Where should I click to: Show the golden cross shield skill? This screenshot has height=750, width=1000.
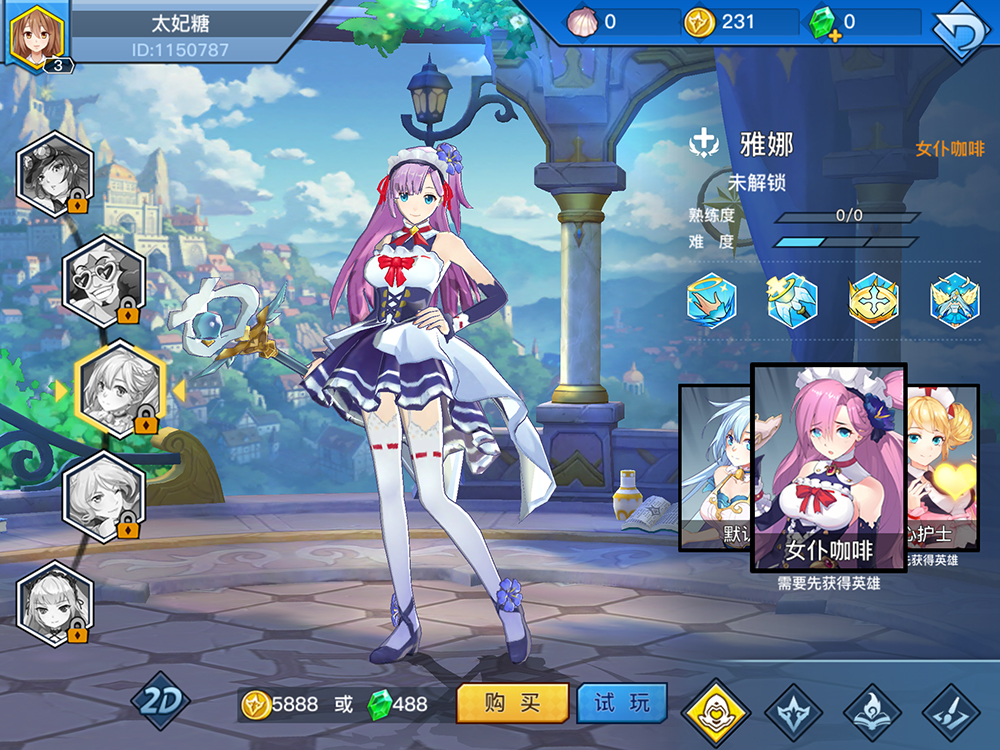click(x=873, y=300)
